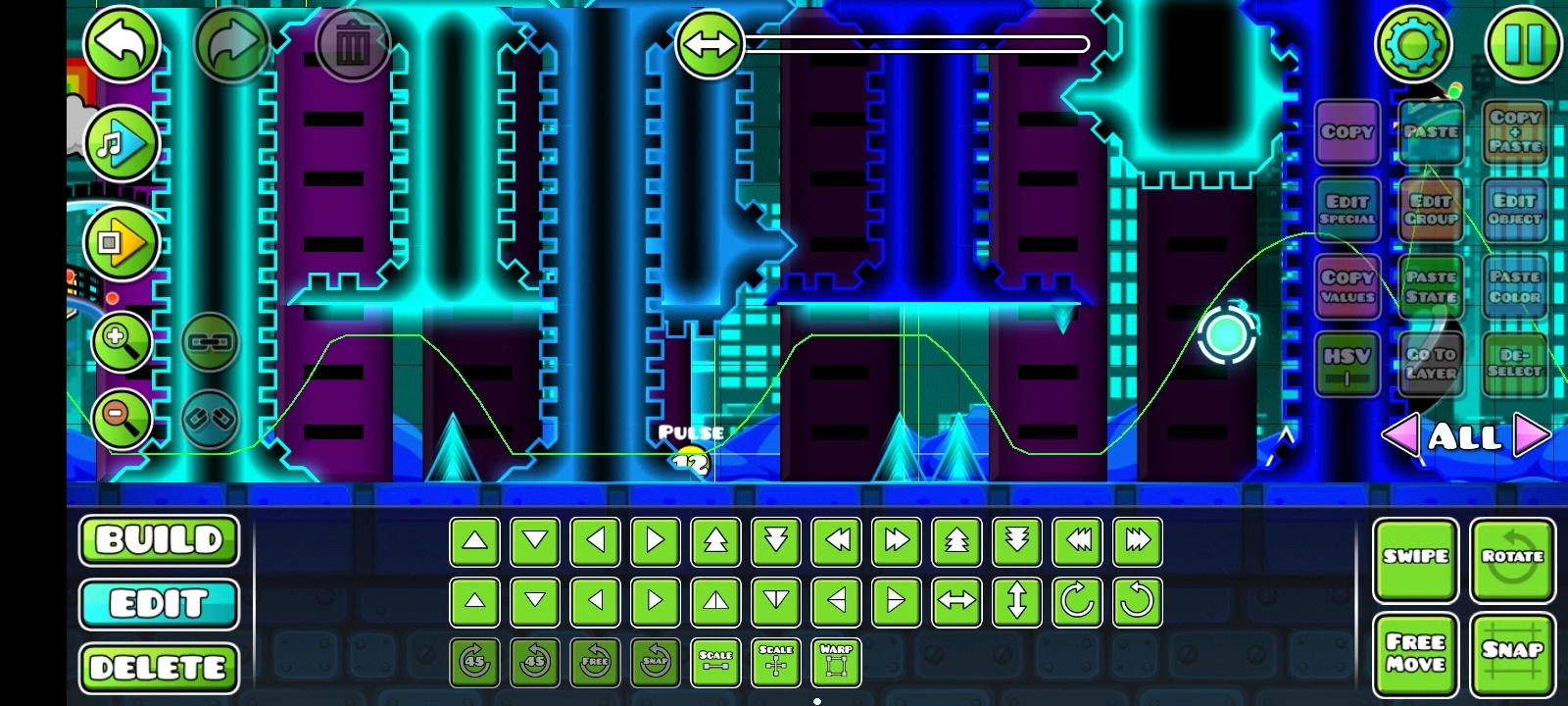Image resolution: width=1568 pixels, height=706 pixels.
Task: Click the left arrow beside All
Action: coord(1403,434)
